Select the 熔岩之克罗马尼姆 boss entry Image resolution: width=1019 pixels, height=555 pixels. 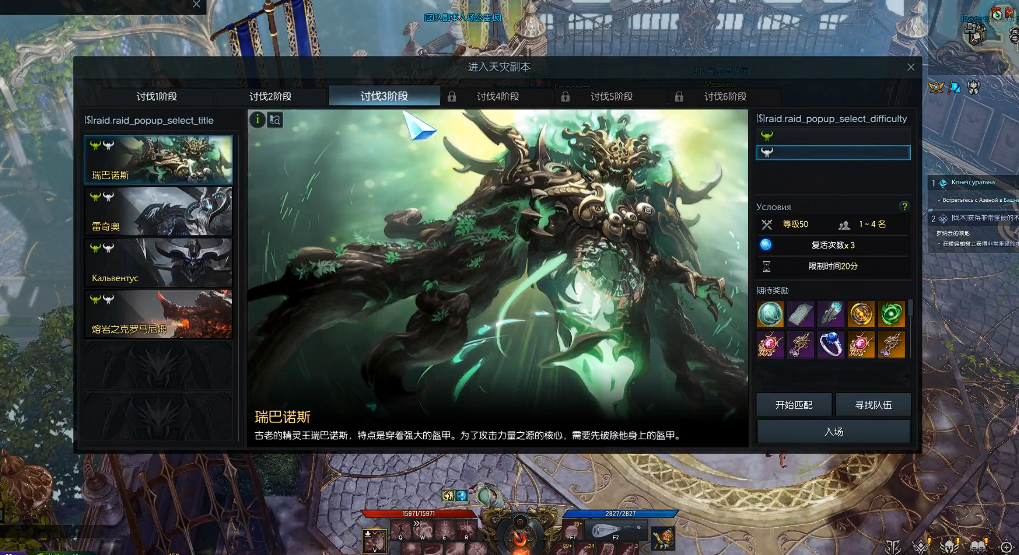point(159,314)
